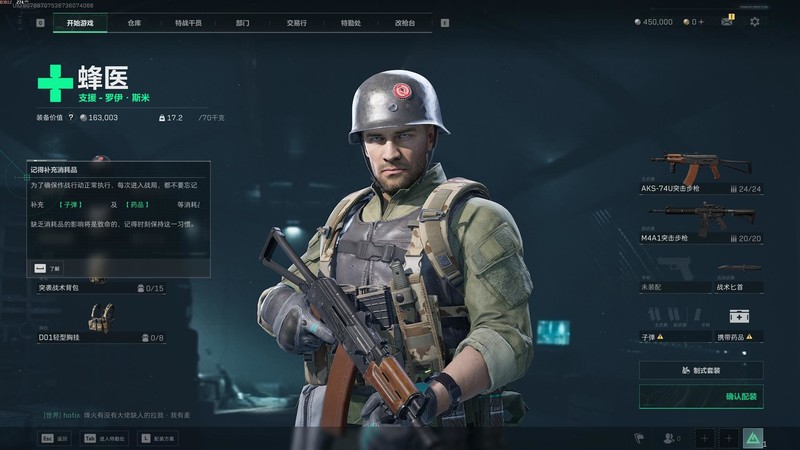Switch to the 仓库 warehouse tab
The height and width of the screenshot is (450, 800).
[134, 21]
